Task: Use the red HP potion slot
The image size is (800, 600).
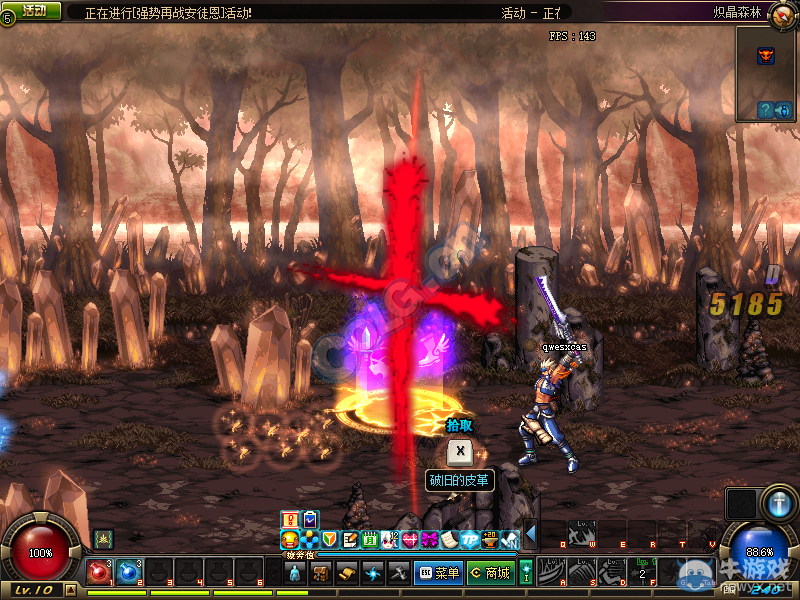Action: pos(99,573)
